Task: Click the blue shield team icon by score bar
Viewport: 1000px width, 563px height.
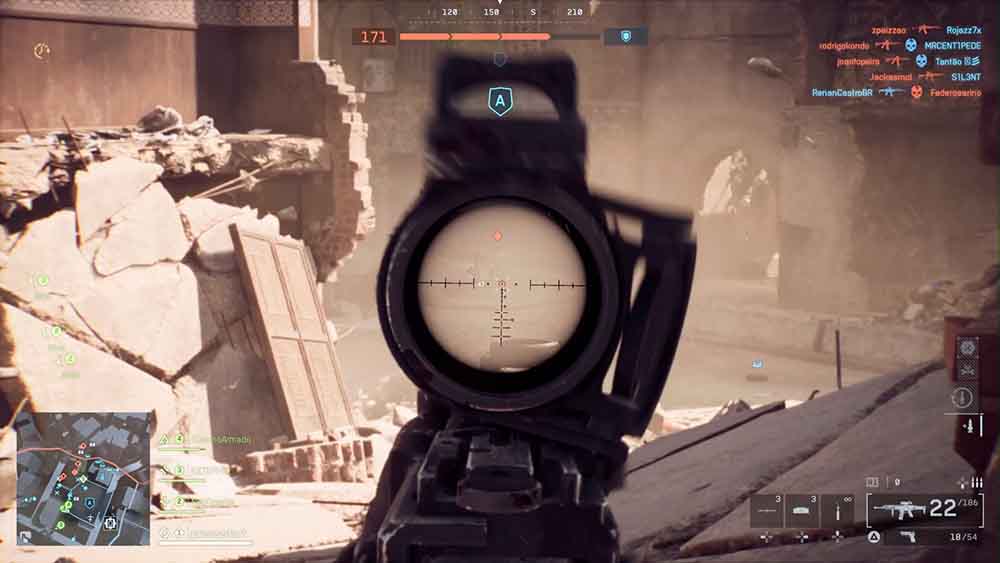Action: pyautogui.click(x=627, y=36)
